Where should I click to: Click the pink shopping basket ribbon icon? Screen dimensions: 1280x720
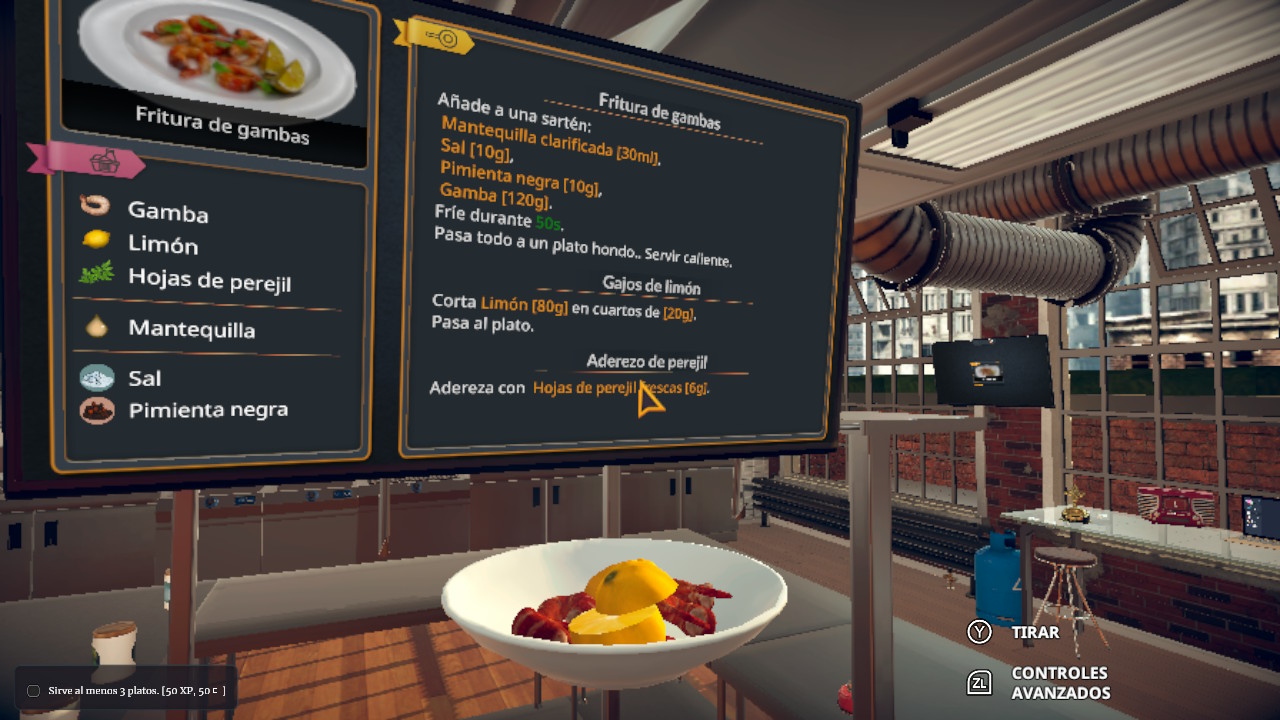point(104,161)
